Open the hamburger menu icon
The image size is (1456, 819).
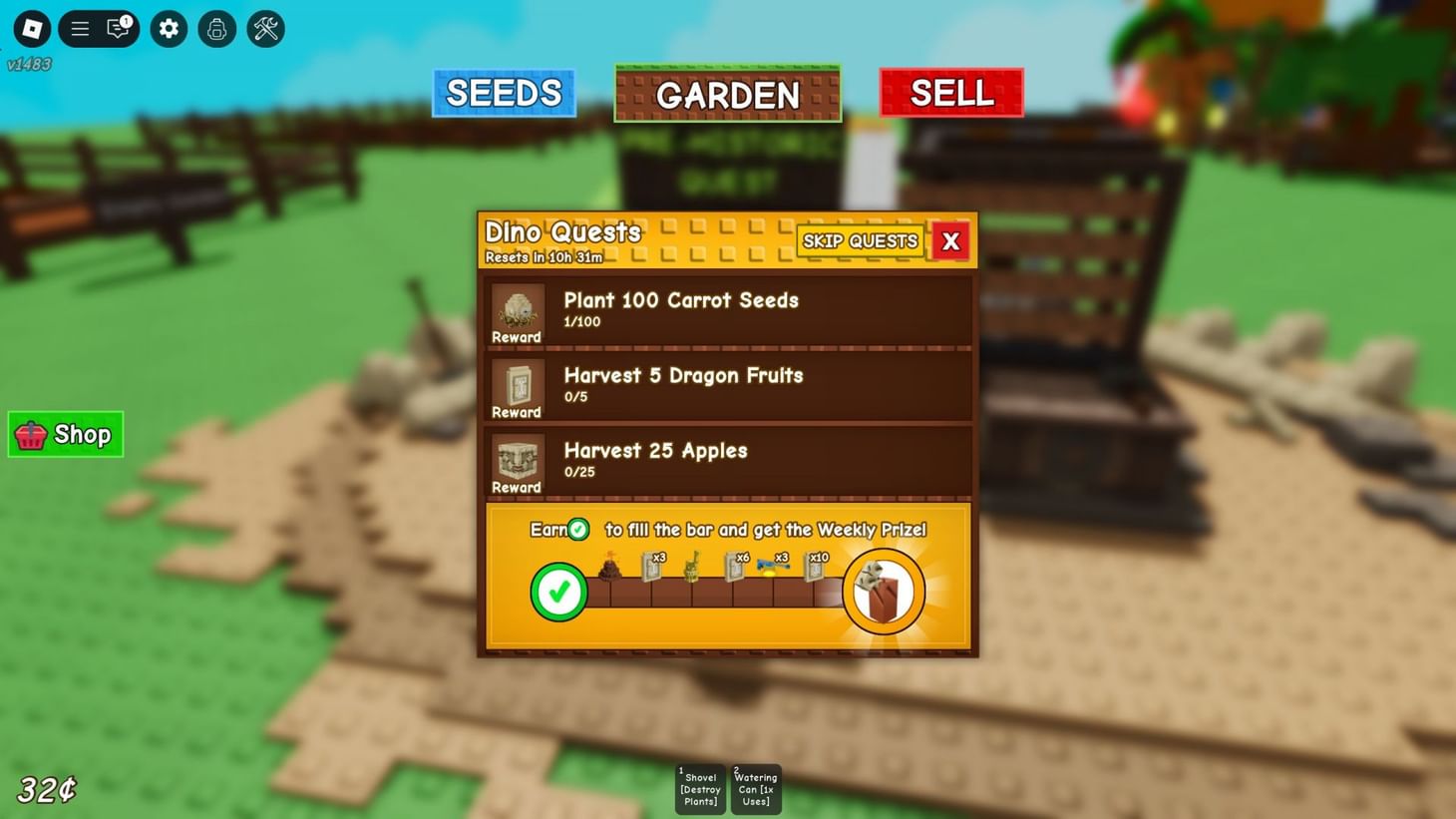tap(79, 29)
